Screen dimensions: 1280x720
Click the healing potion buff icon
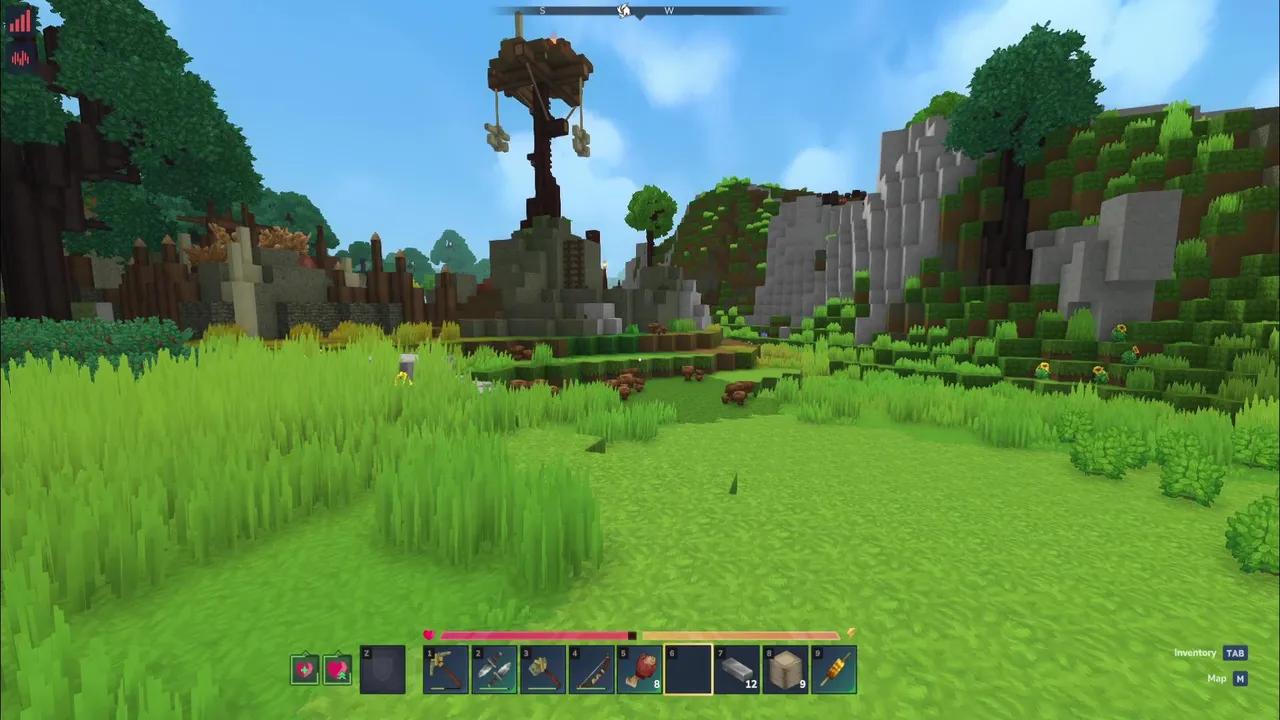click(x=305, y=668)
